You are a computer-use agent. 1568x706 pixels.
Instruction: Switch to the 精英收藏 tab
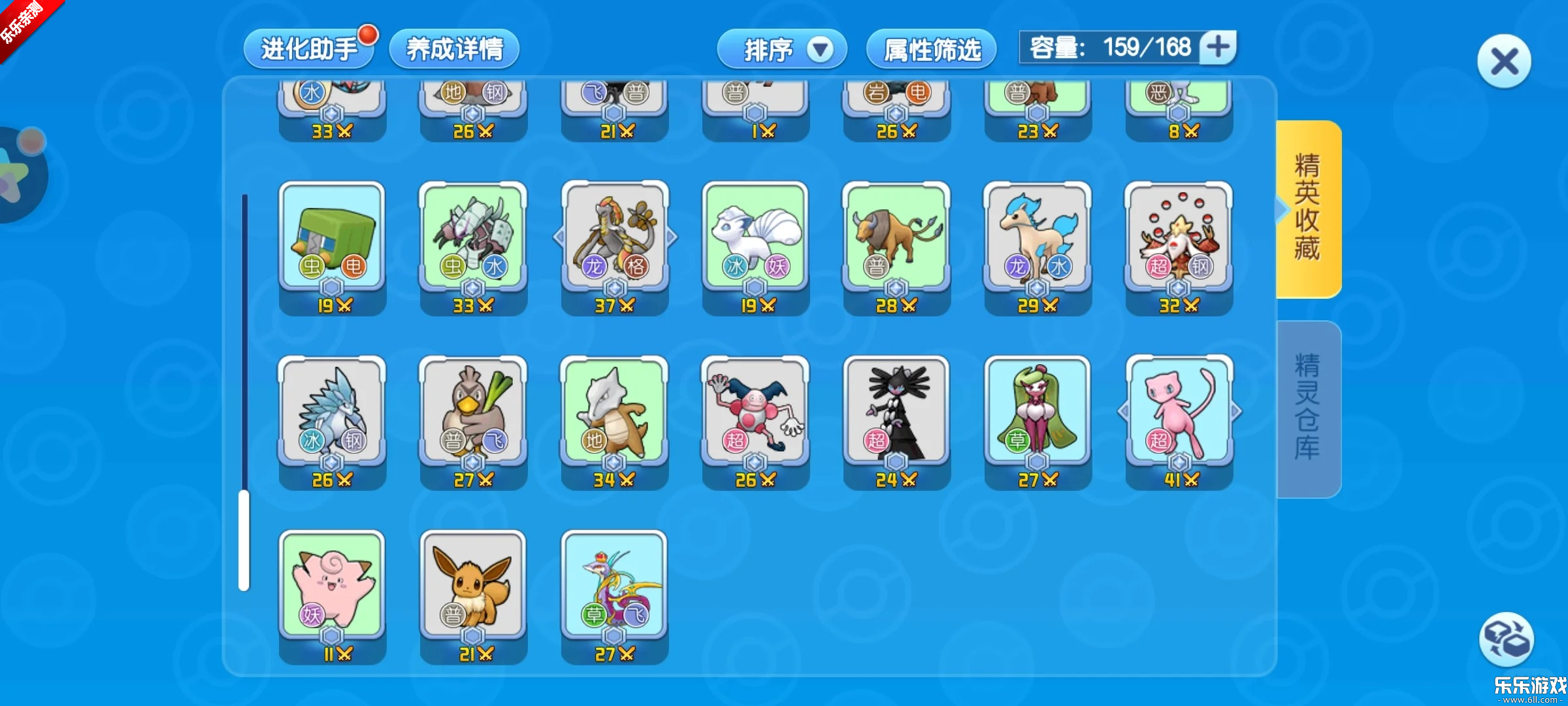tap(1308, 208)
